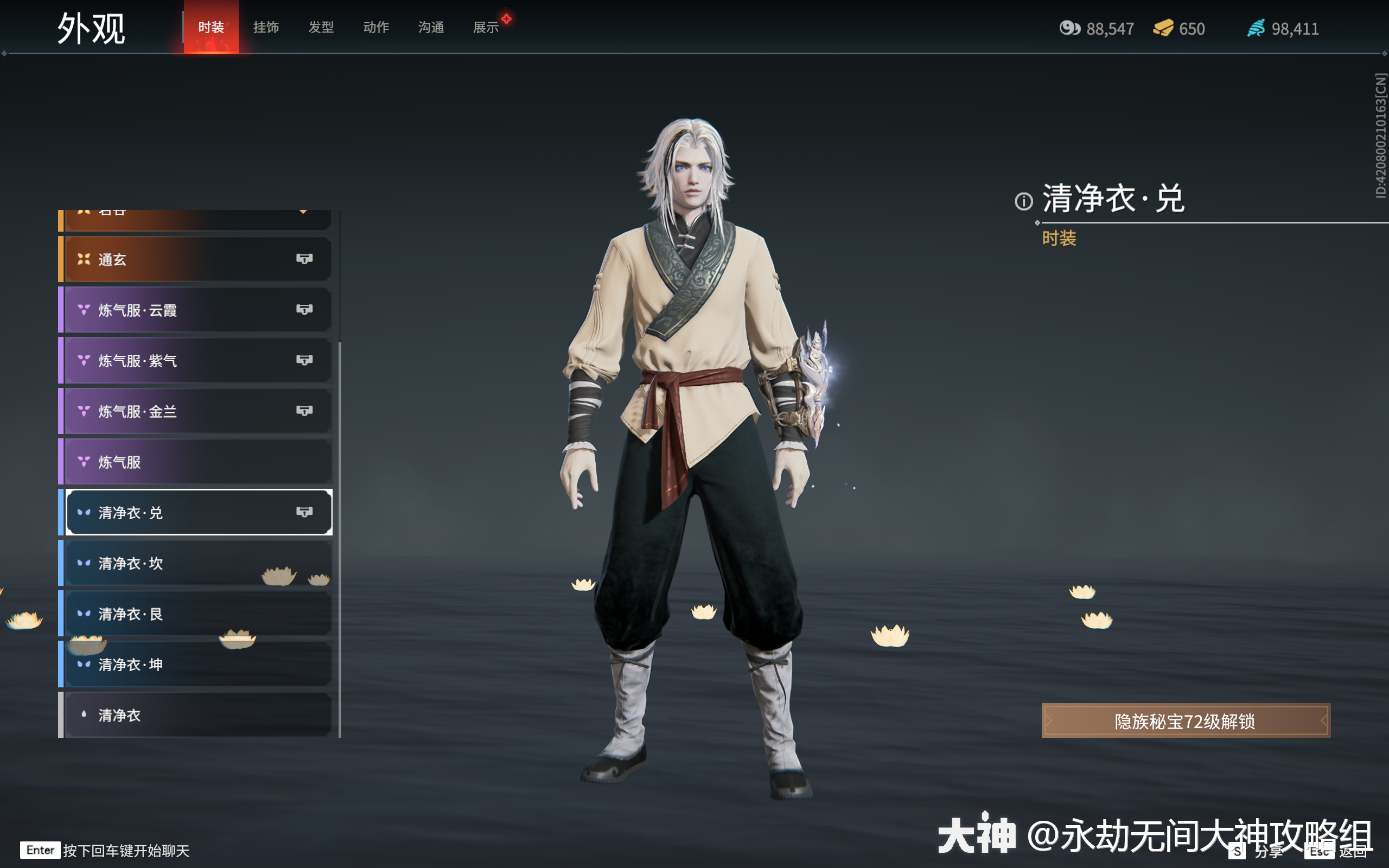Switch to the 动作 actions tab

pyautogui.click(x=376, y=27)
